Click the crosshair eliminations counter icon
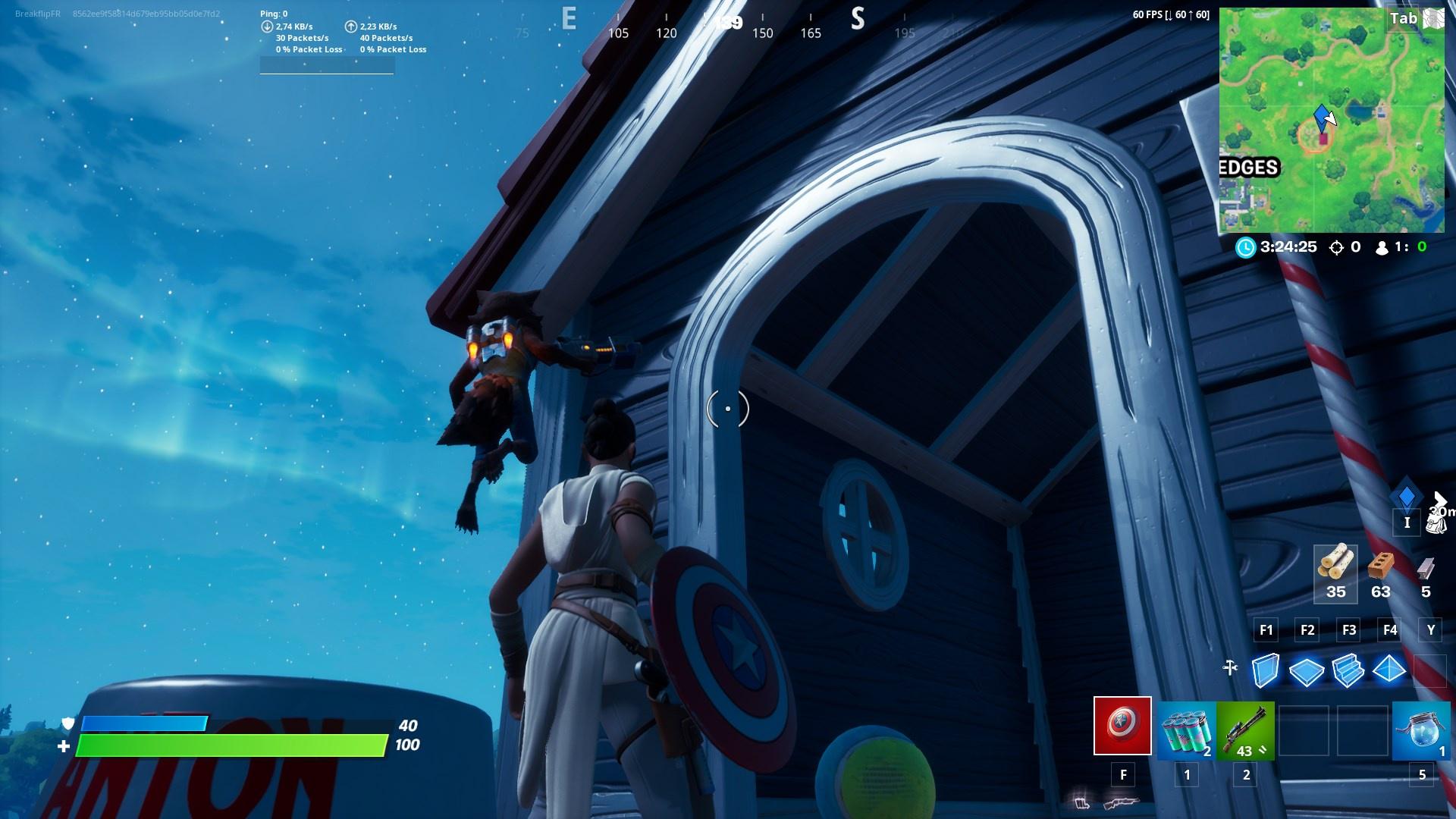This screenshot has width=1456, height=819. click(x=1335, y=246)
